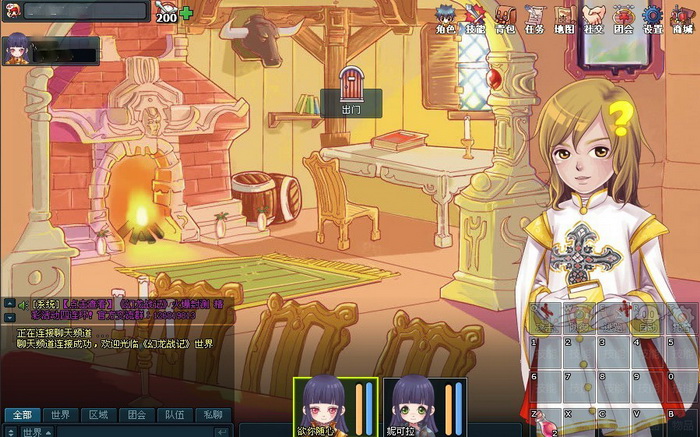Image resolution: width=700 pixels, height=437 pixels.
Task: Switch to the 全部 chat tab
Action: pos(22,414)
